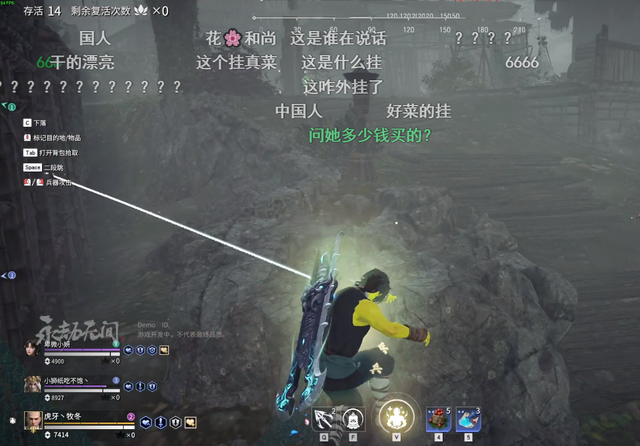Select teammate 小狮纸吃不饱 portrait
The height and width of the screenshot is (446, 640).
coord(31,387)
